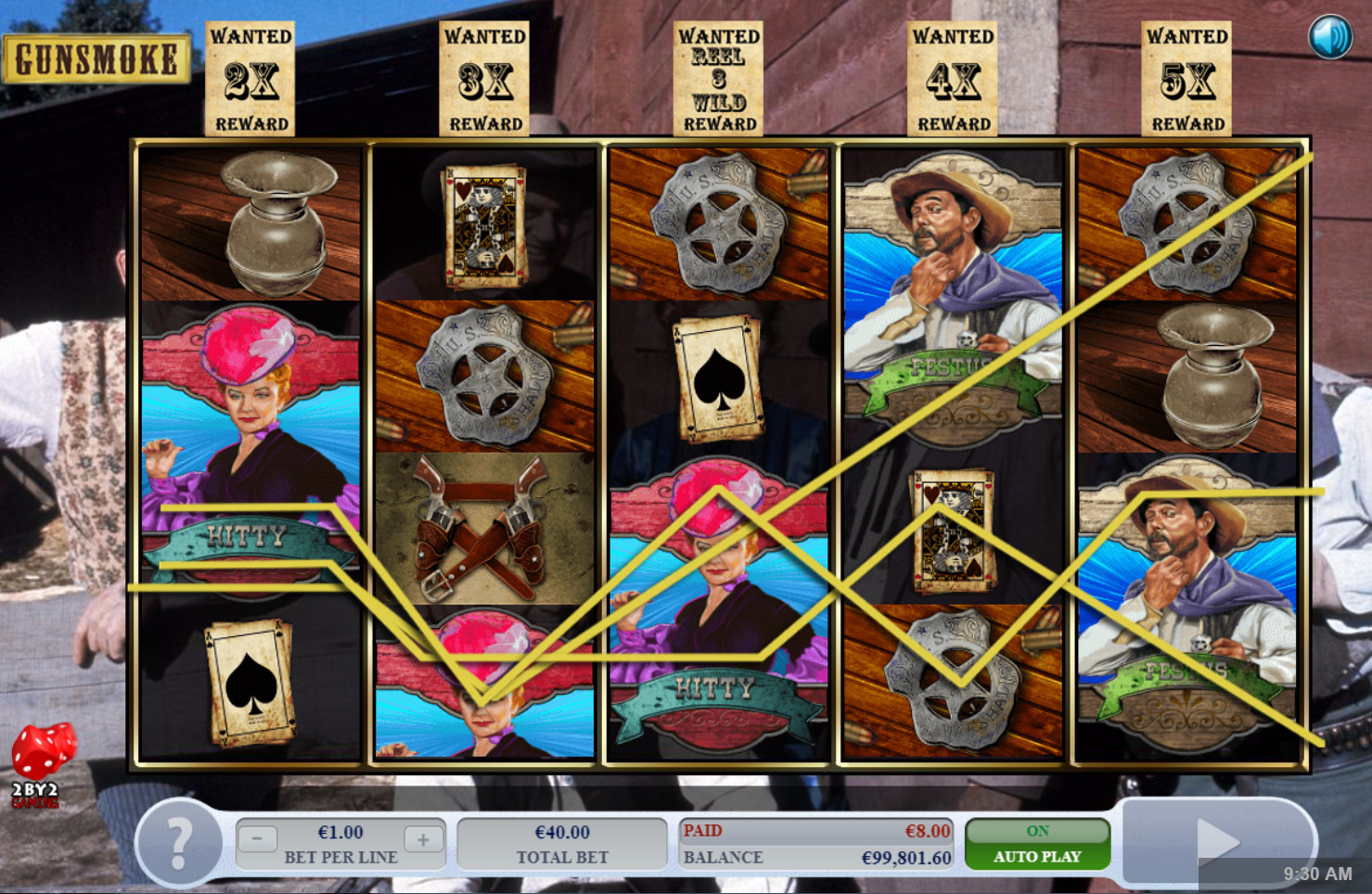The image size is (1372, 894).
Task: Mute sound using the speaker icon
Action: (1329, 38)
